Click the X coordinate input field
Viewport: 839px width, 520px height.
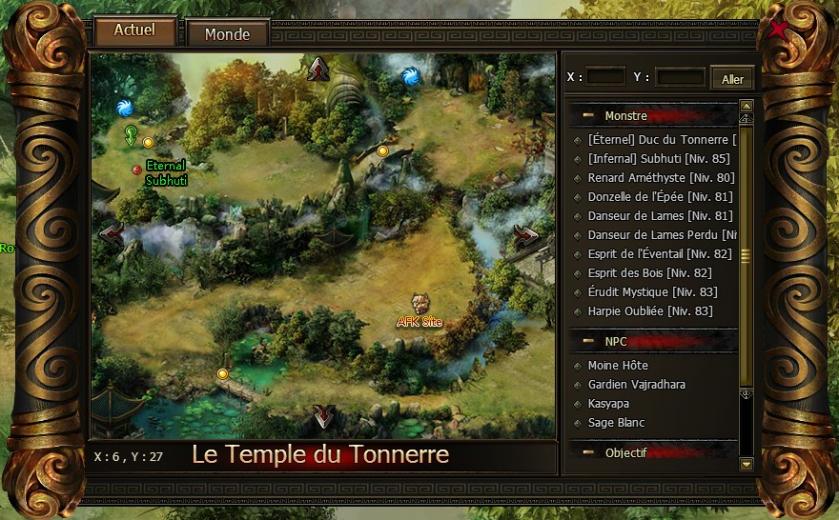(605, 77)
